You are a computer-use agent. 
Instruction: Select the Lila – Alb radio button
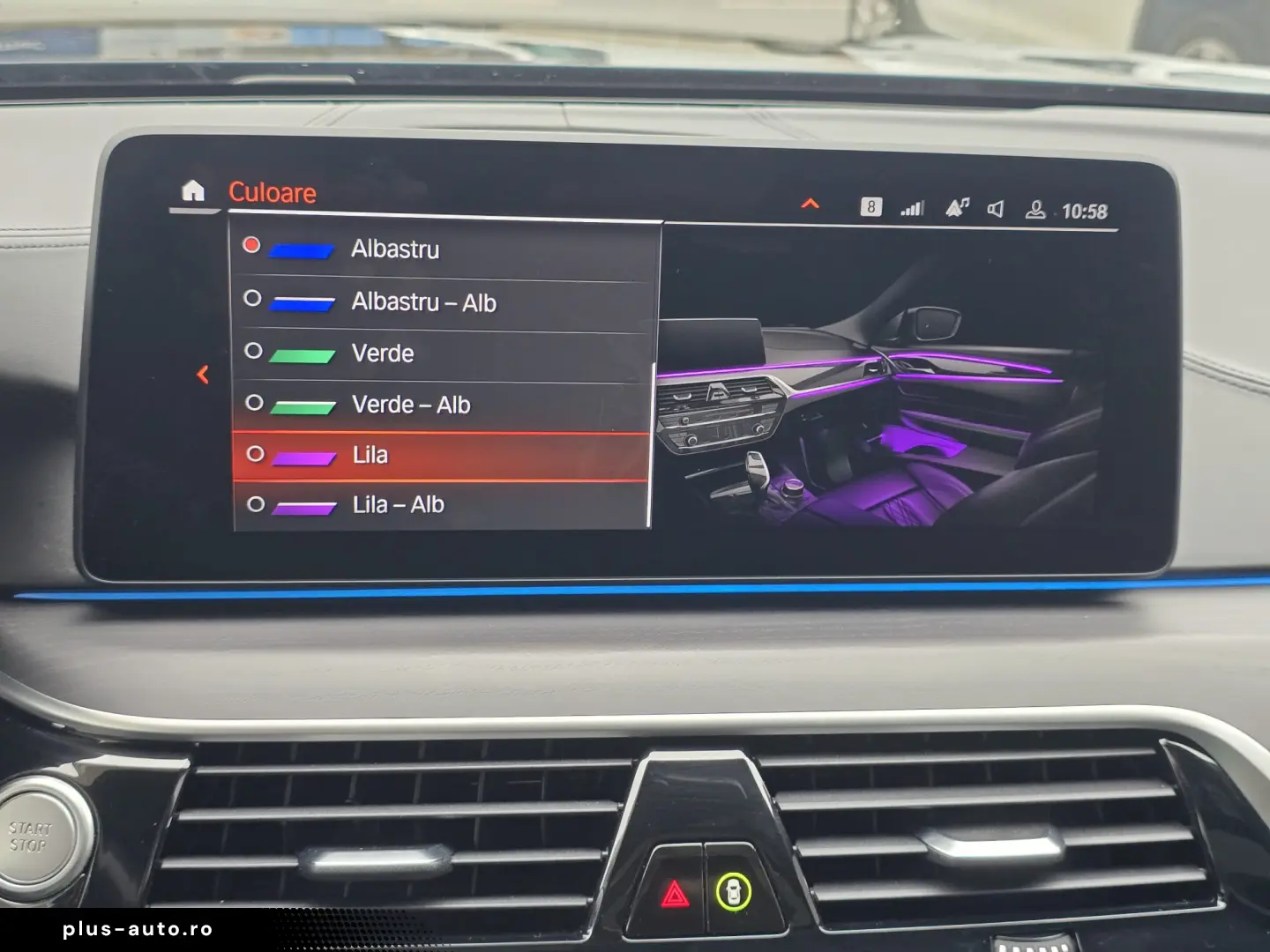coord(256,504)
